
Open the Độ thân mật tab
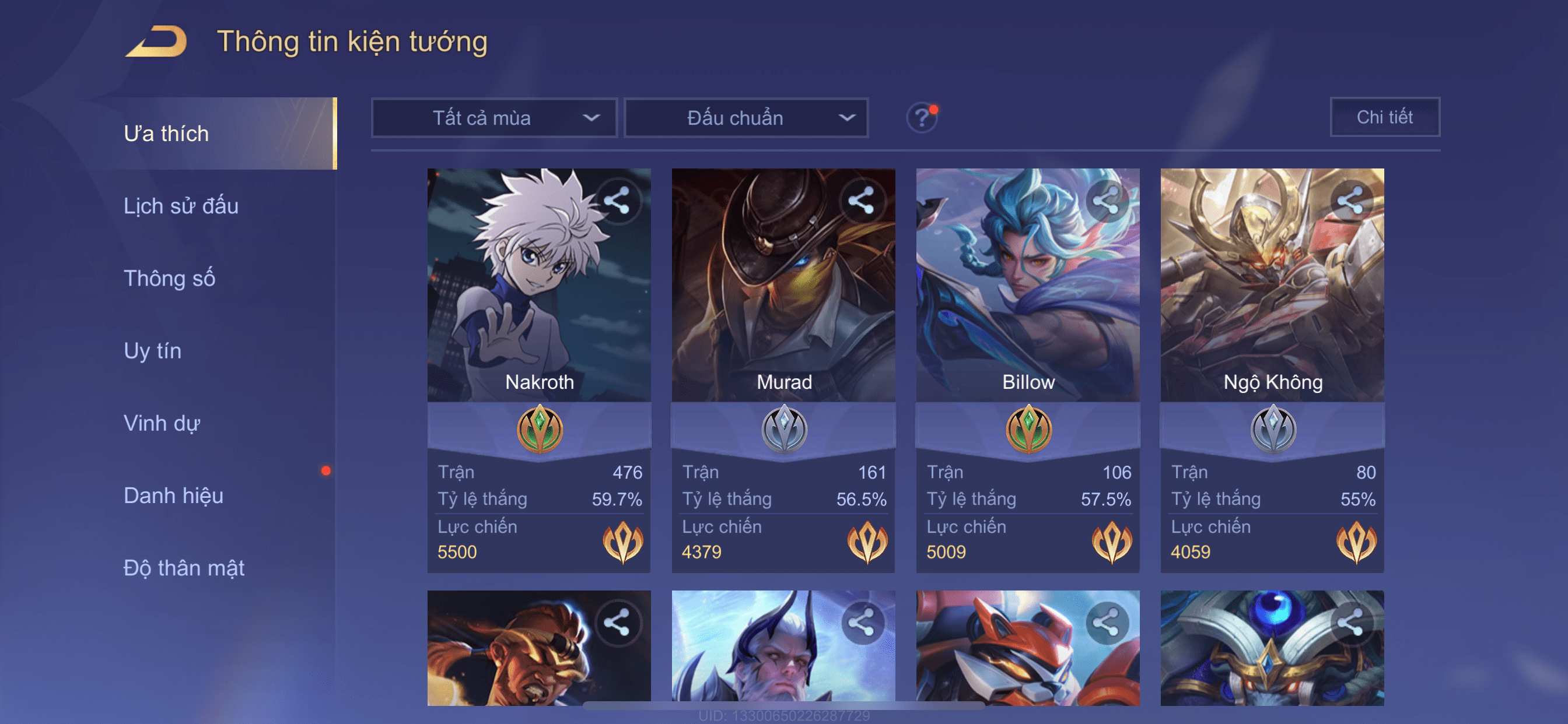point(184,568)
